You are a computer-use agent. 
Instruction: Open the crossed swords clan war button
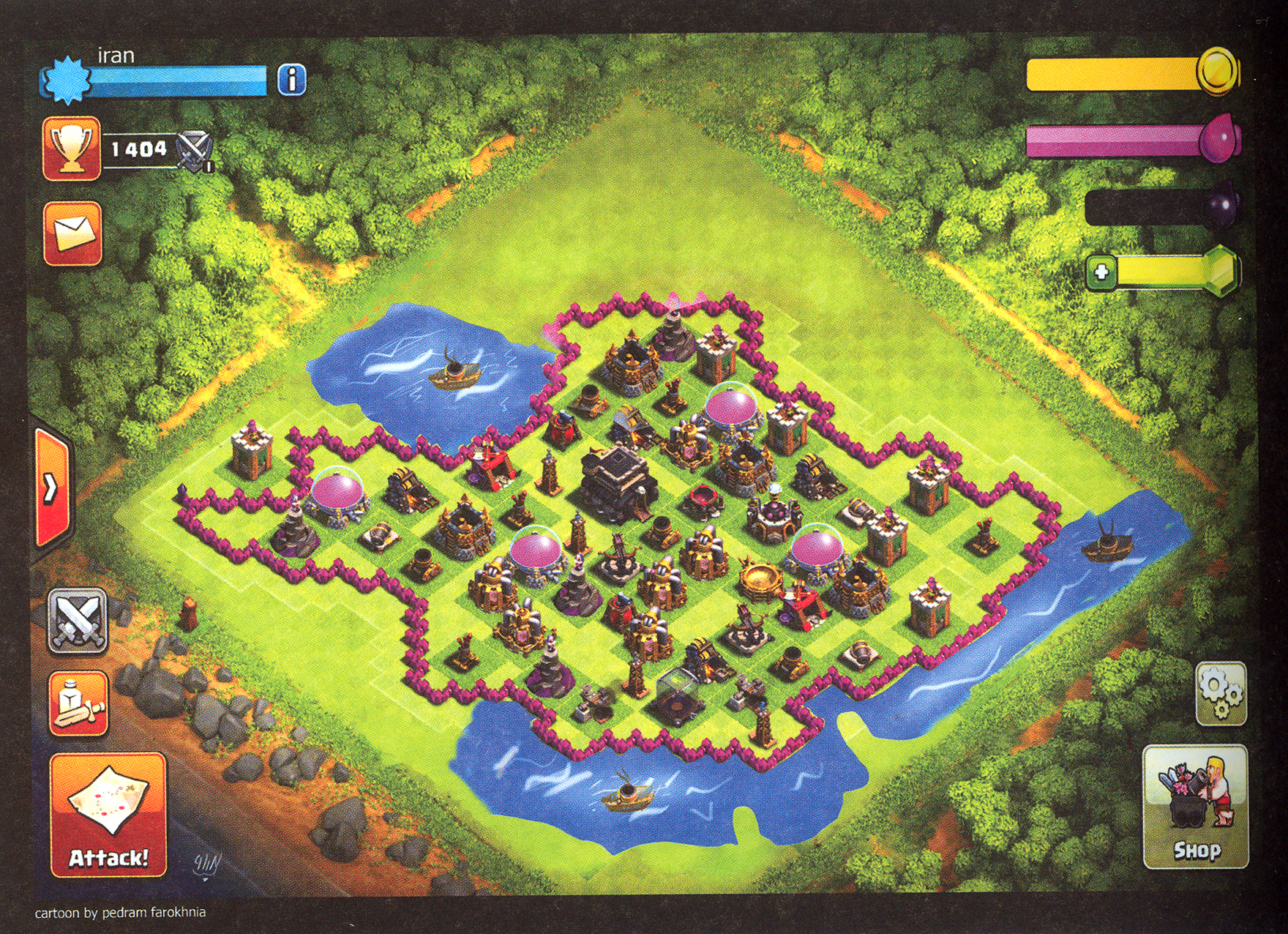click(78, 622)
